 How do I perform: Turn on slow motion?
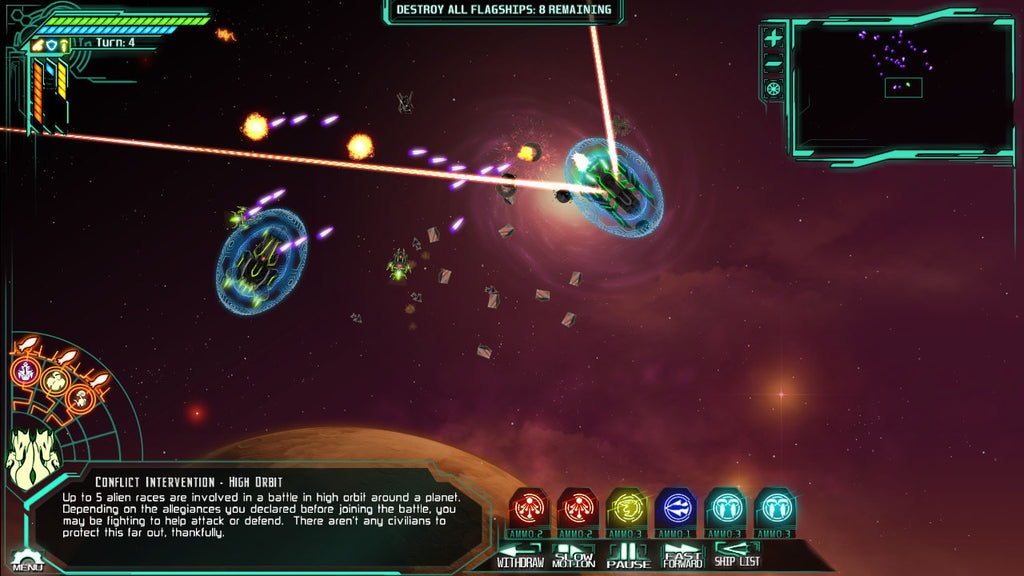(574, 555)
